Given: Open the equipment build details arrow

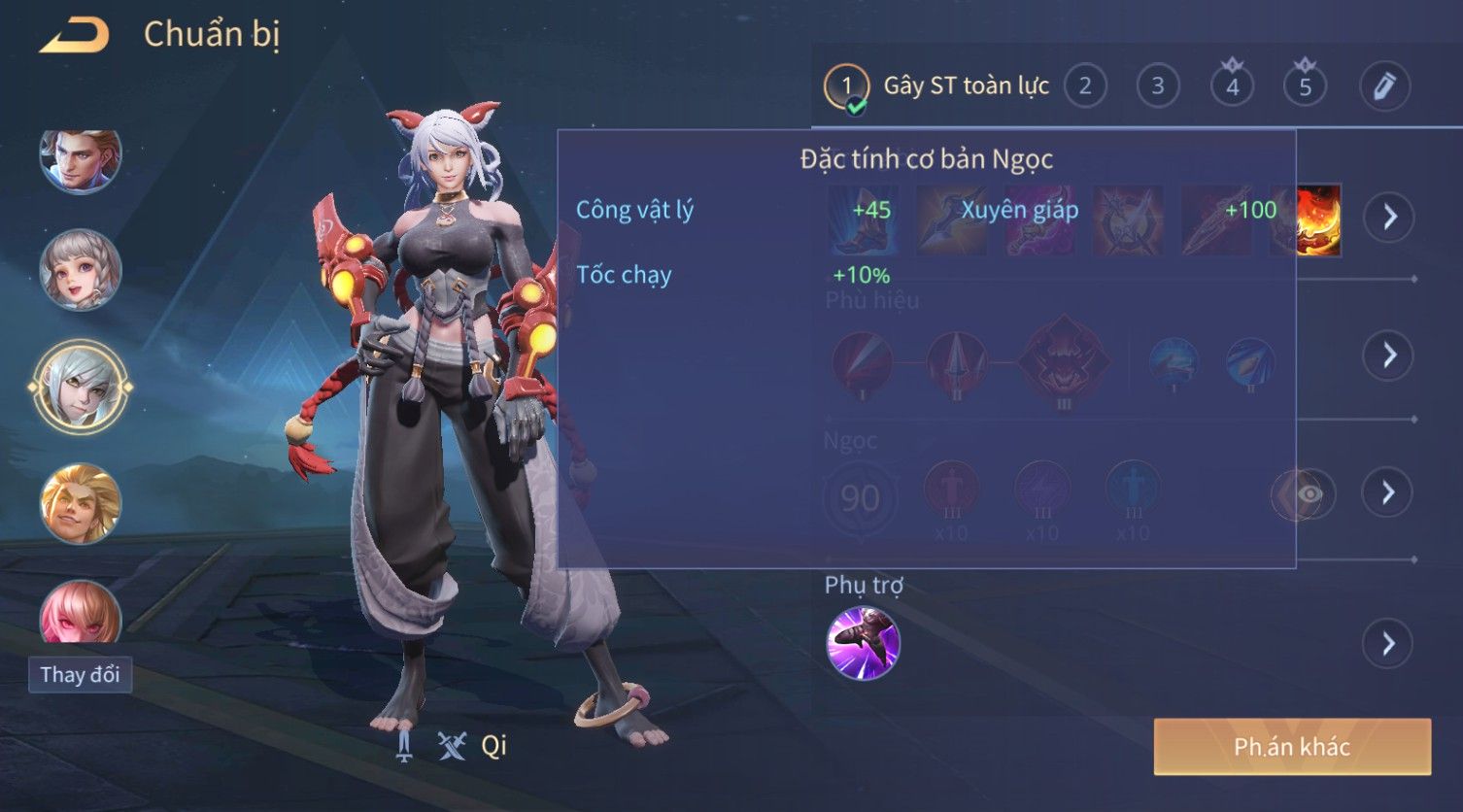Looking at the screenshot, I should 1388,217.
